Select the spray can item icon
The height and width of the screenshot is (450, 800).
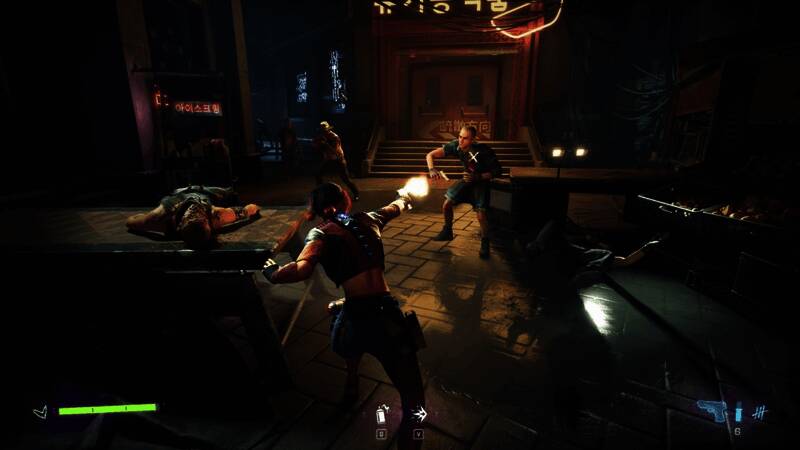pos(381,414)
